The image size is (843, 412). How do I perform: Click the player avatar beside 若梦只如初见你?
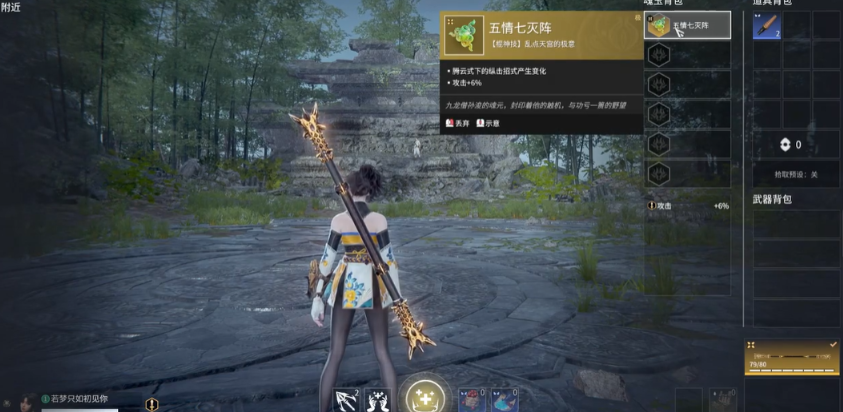point(25,402)
